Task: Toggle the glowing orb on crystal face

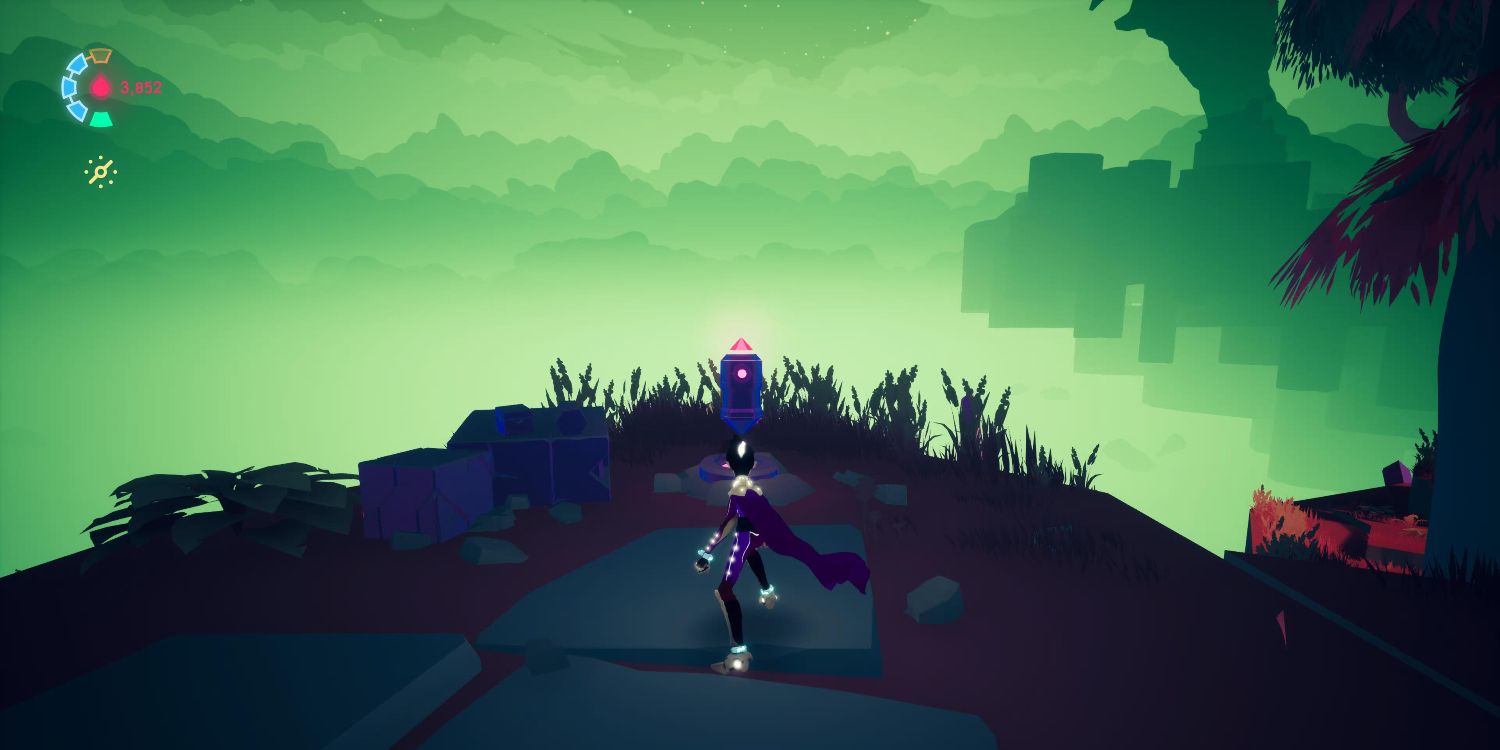Action: pyautogui.click(x=741, y=373)
